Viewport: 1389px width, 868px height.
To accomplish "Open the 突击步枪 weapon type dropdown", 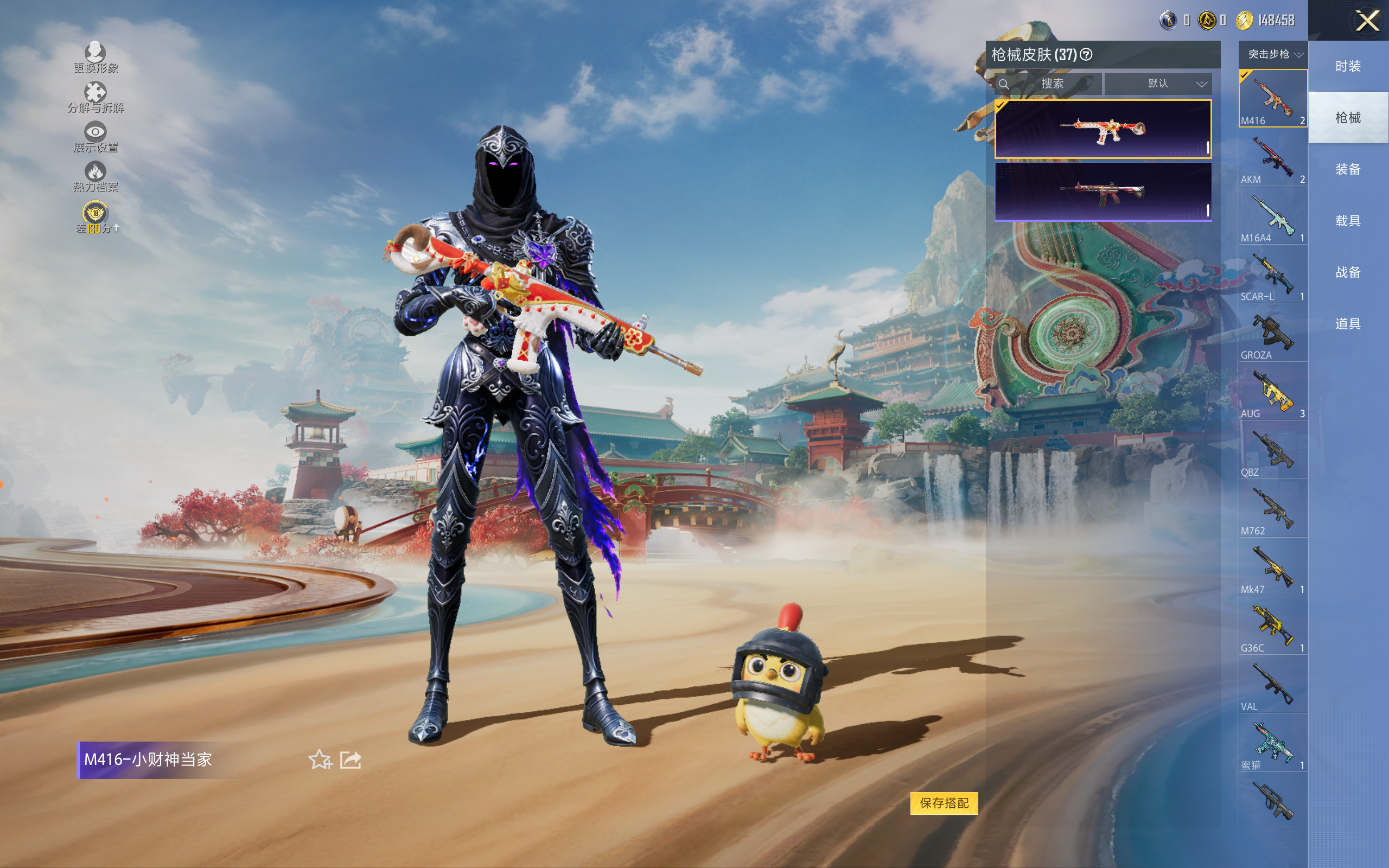I will coord(1274,55).
